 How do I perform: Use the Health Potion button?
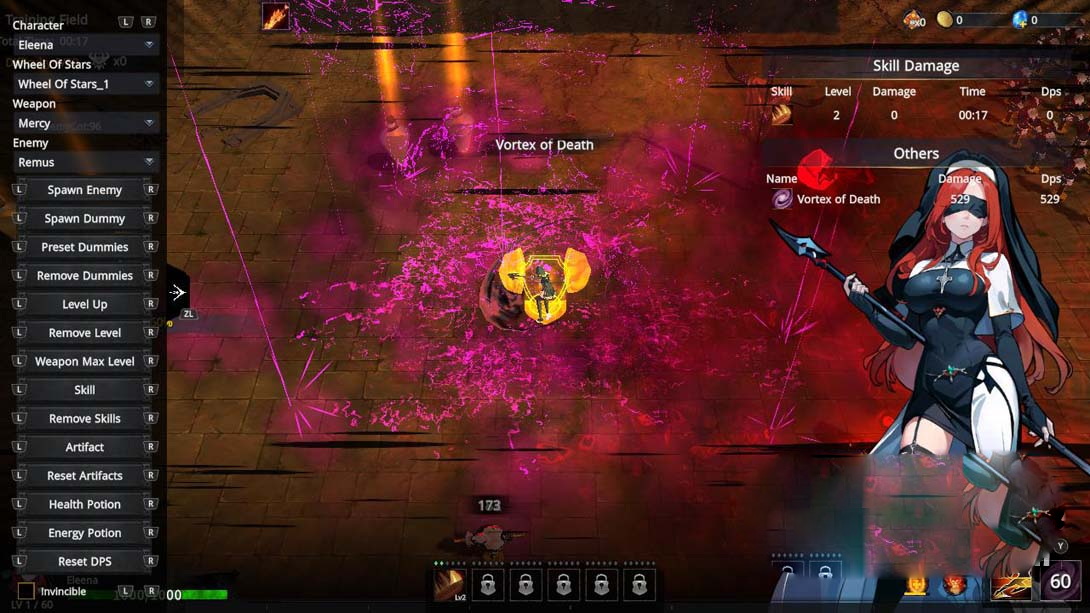[84, 505]
